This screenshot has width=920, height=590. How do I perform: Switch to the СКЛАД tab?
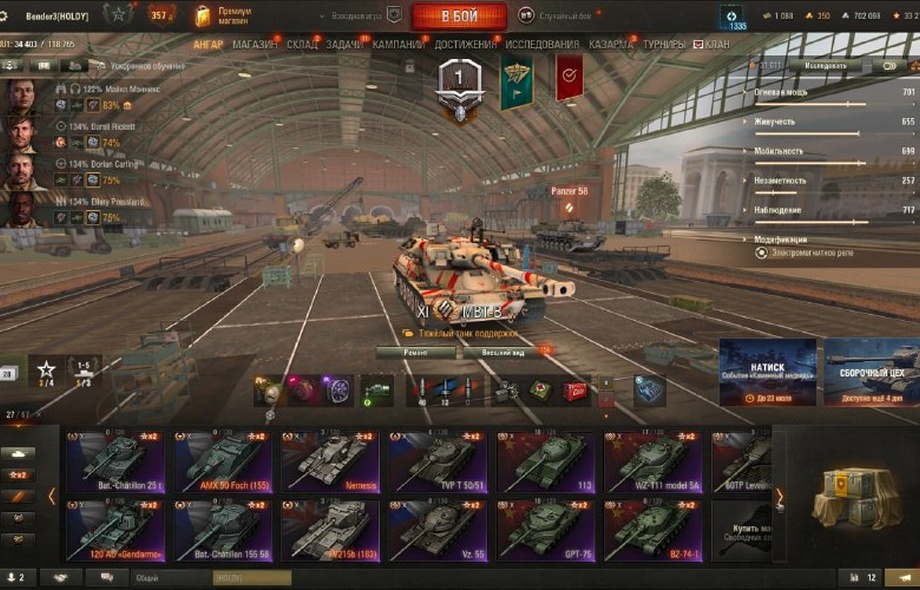[x=302, y=45]
